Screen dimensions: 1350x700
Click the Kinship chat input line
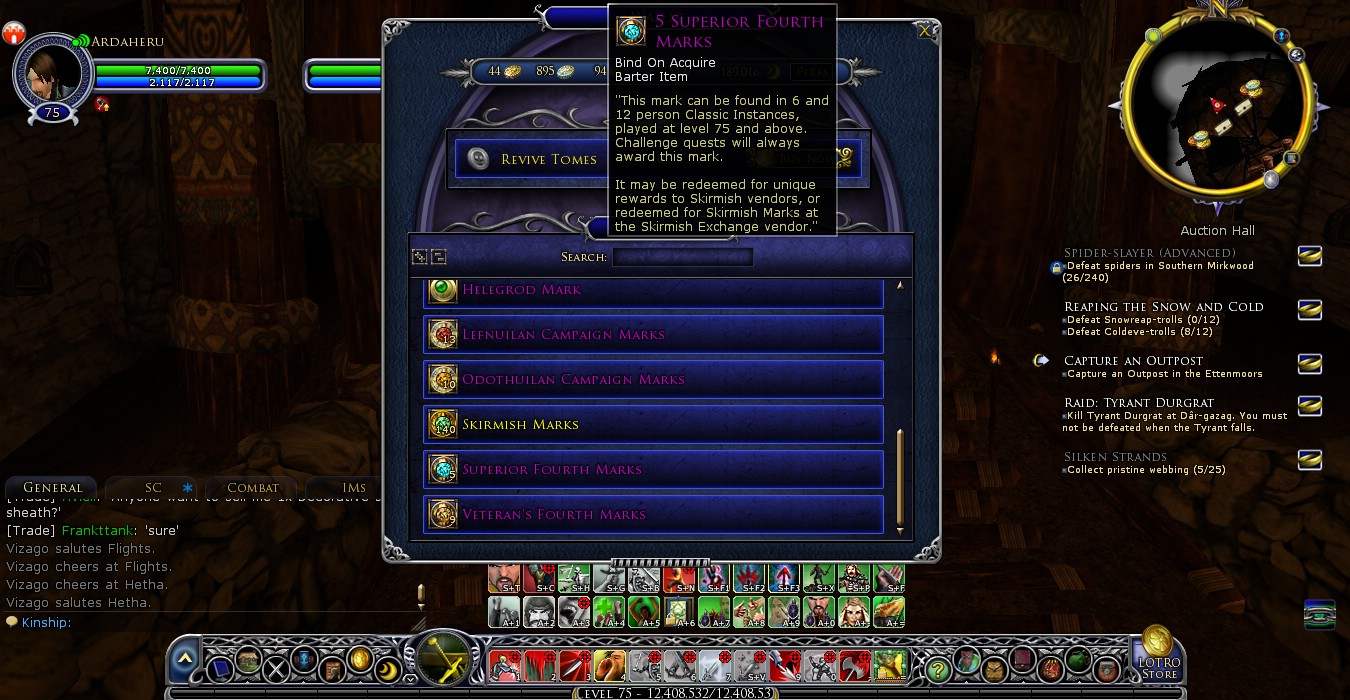tap(200, 622)
